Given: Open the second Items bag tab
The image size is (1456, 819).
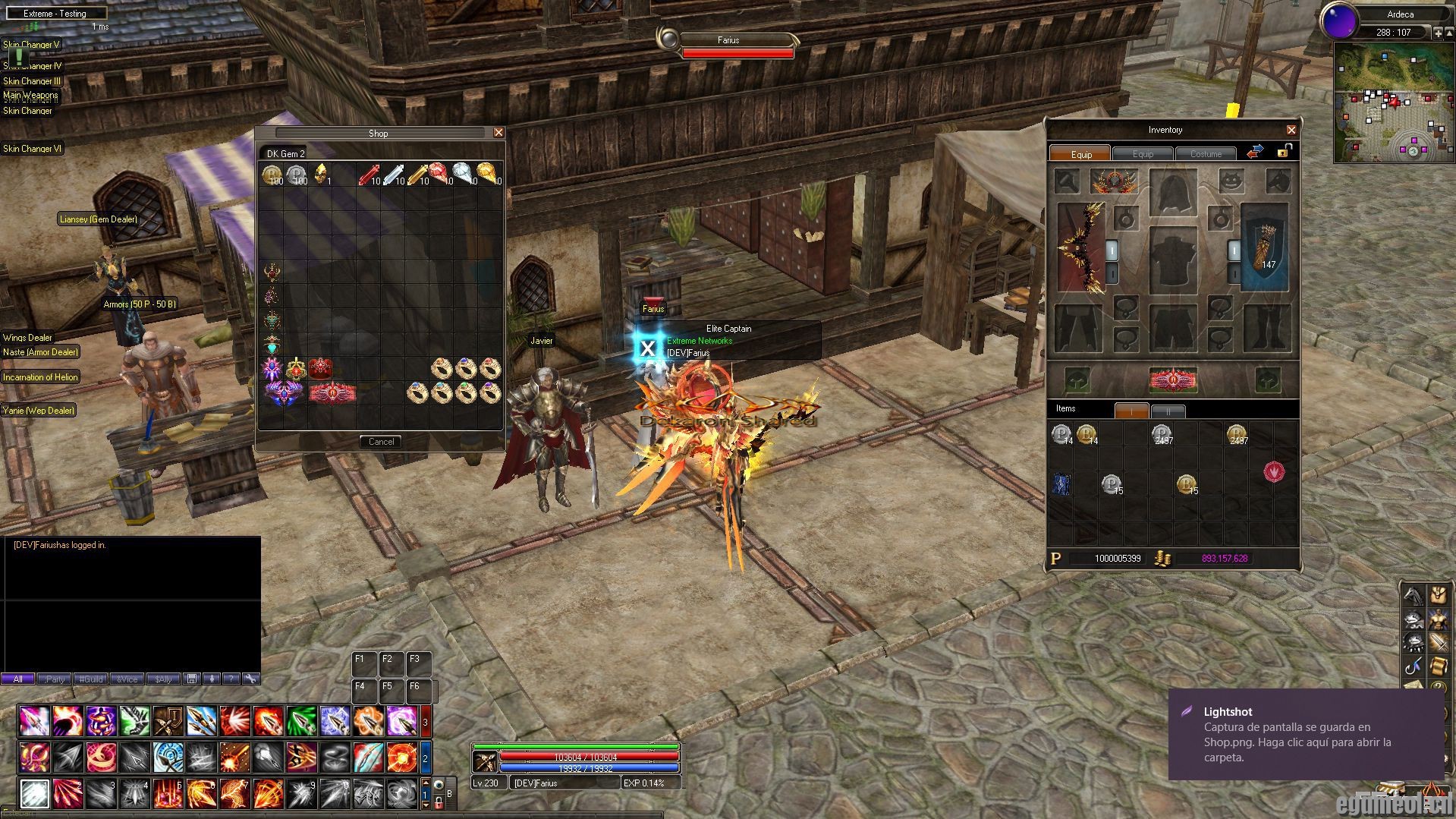Looking at the screenshot, I should coord(1168,411).
